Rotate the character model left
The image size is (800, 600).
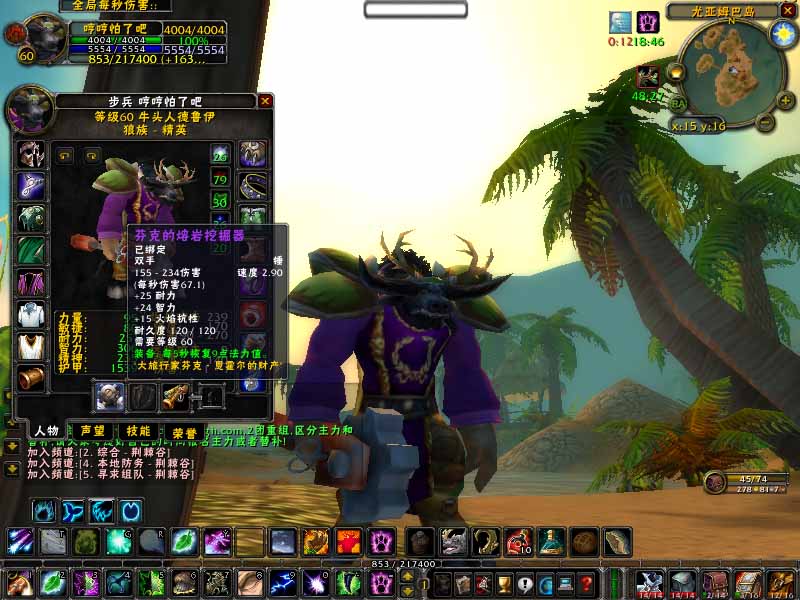[x=65, y=156]
